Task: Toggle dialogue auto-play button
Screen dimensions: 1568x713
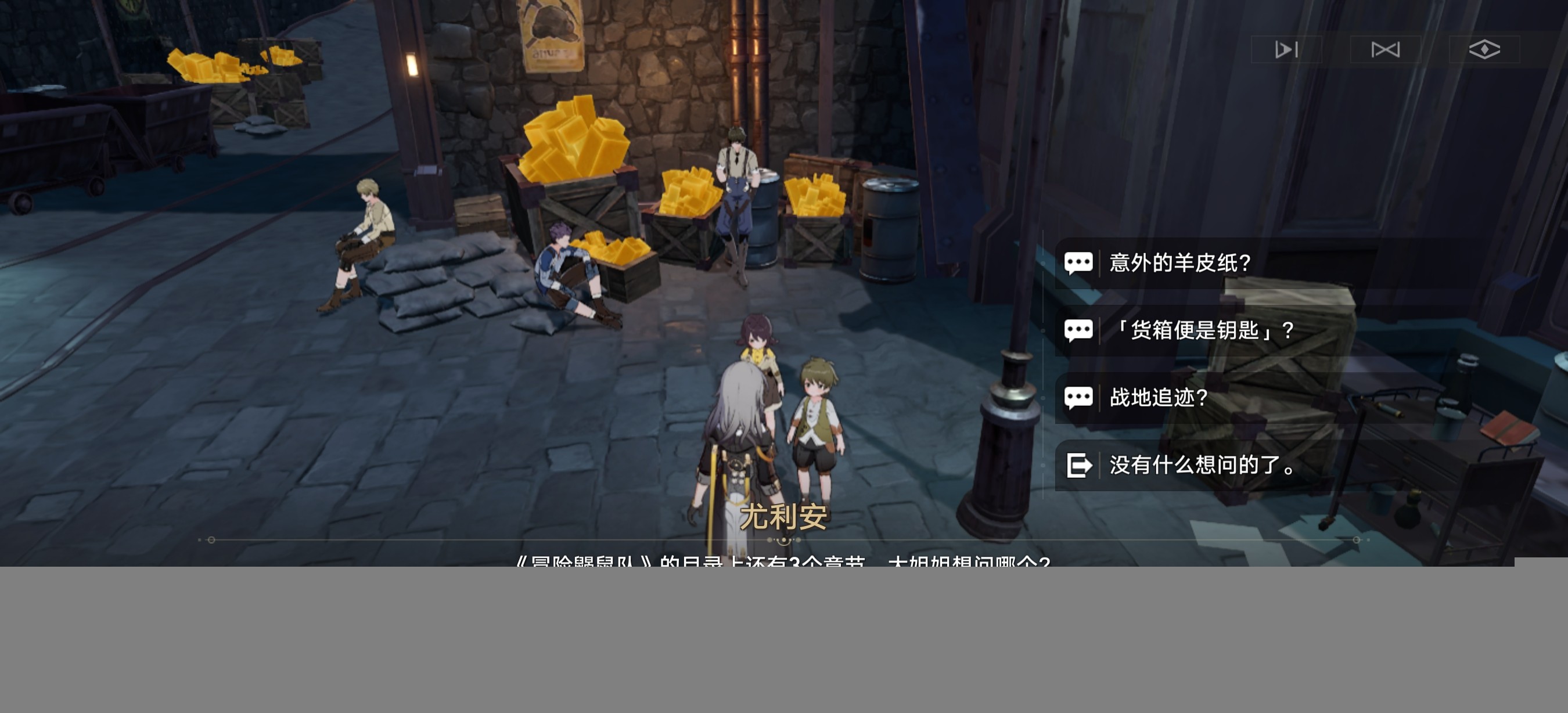Action: [x=1286, y=49]
